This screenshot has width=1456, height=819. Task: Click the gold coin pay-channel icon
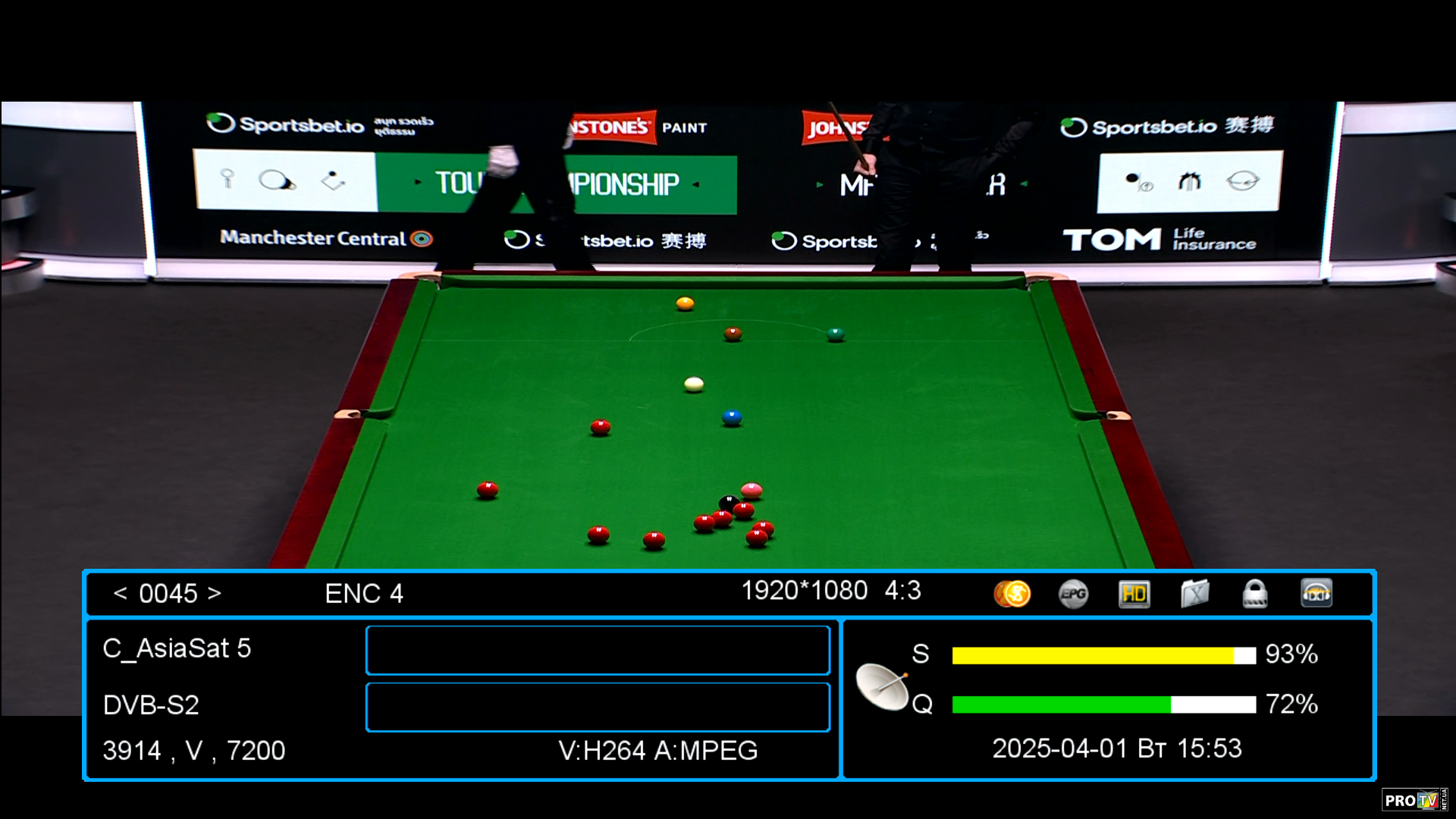pyautogui.click(x=1012, y=594)
